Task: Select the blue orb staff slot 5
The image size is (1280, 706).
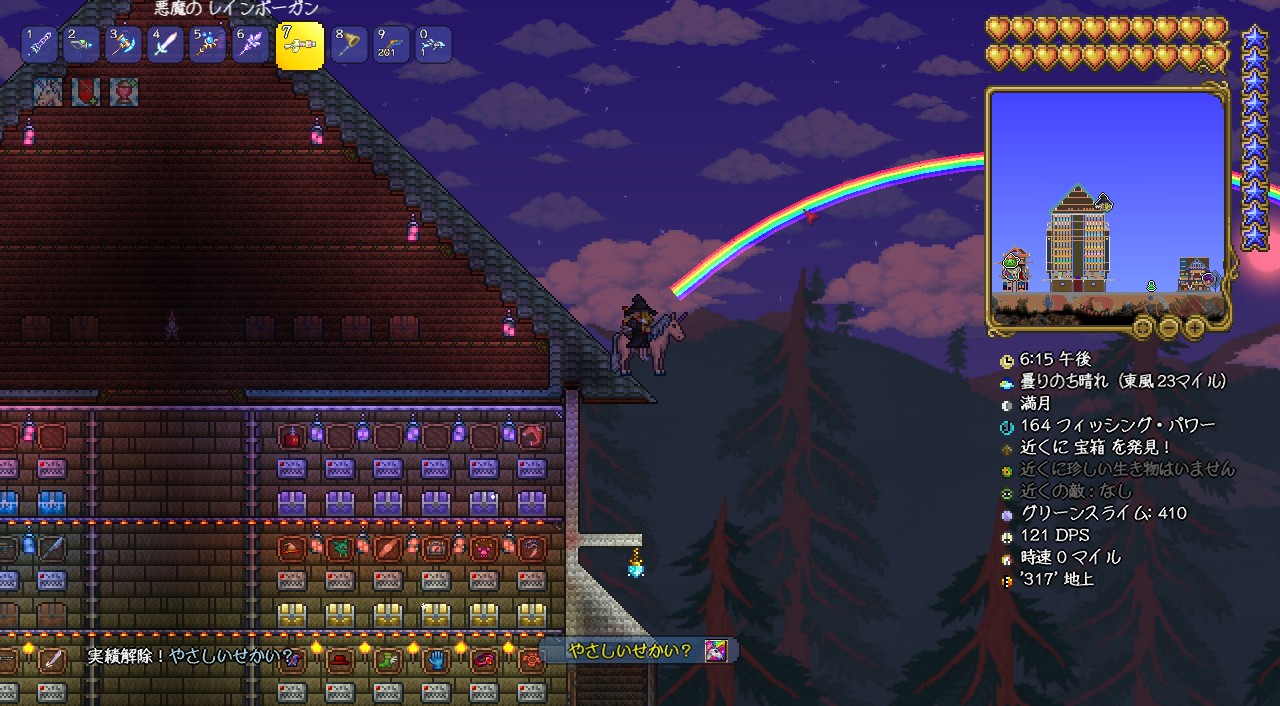Action: click(x=208, y=45)
